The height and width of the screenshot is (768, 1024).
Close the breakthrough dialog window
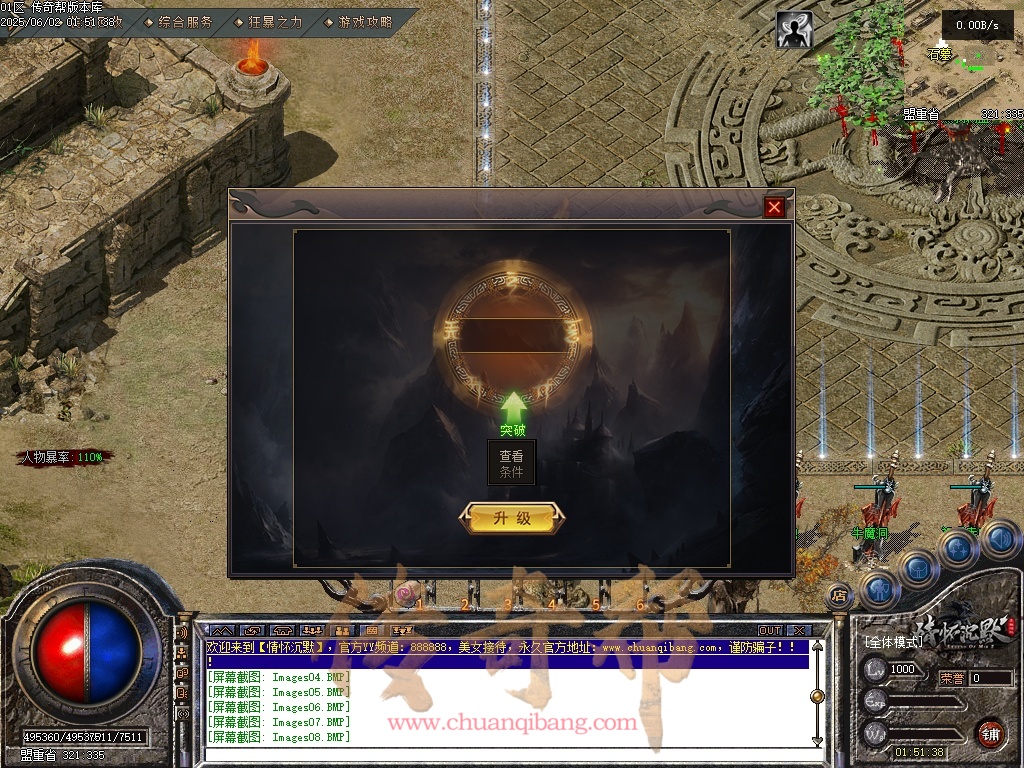(x=774, y=207)
